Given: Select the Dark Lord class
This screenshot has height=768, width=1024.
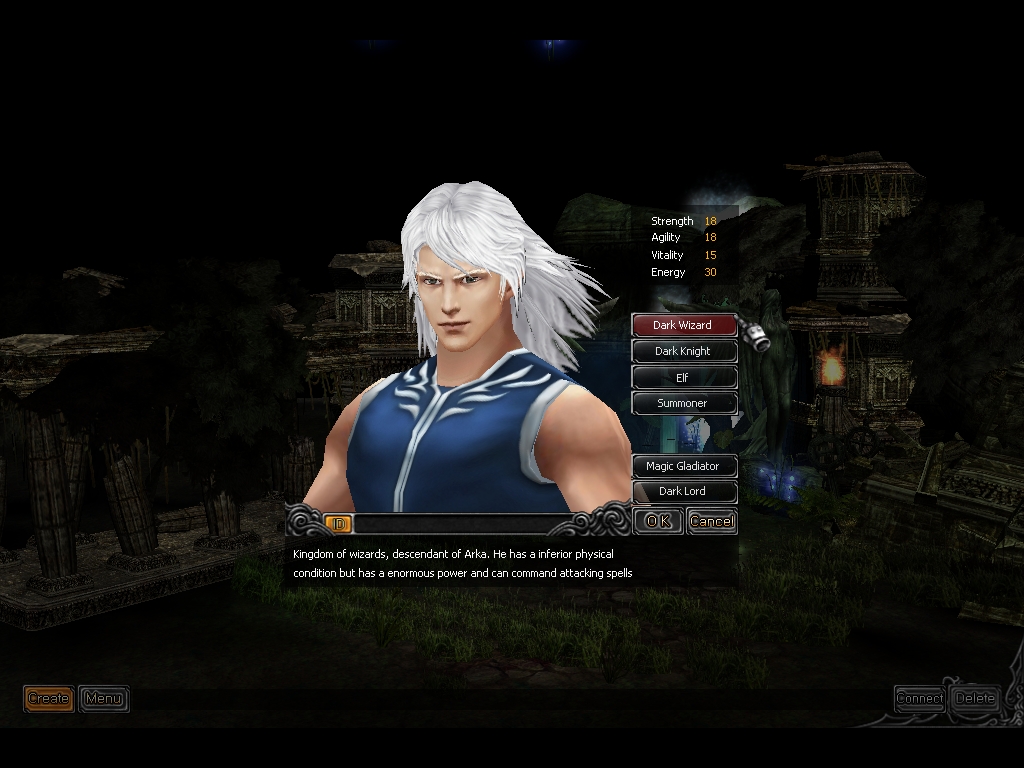Looking at the screenshot, I should click(x=683, y=491).
